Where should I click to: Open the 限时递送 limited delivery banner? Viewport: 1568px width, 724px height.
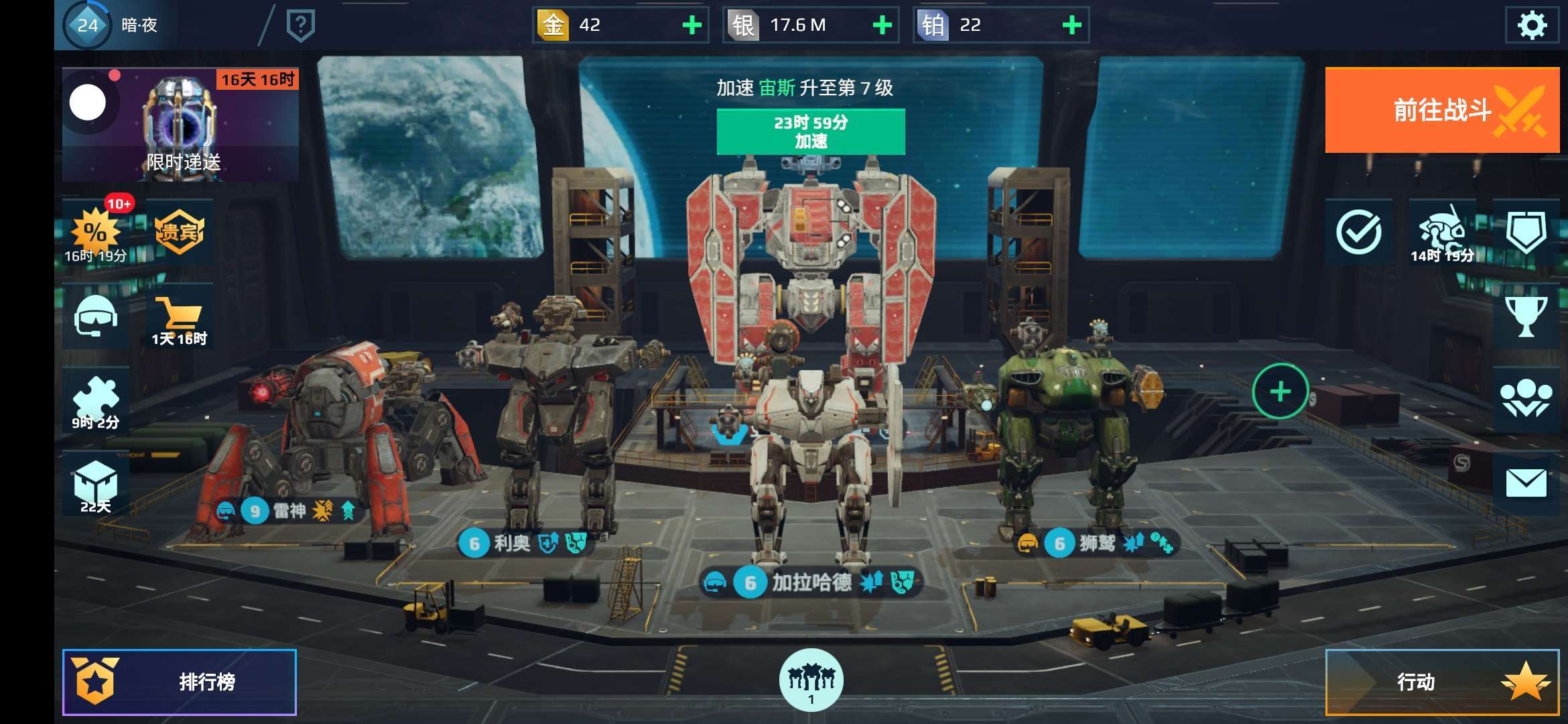click(x=180, y=125)
